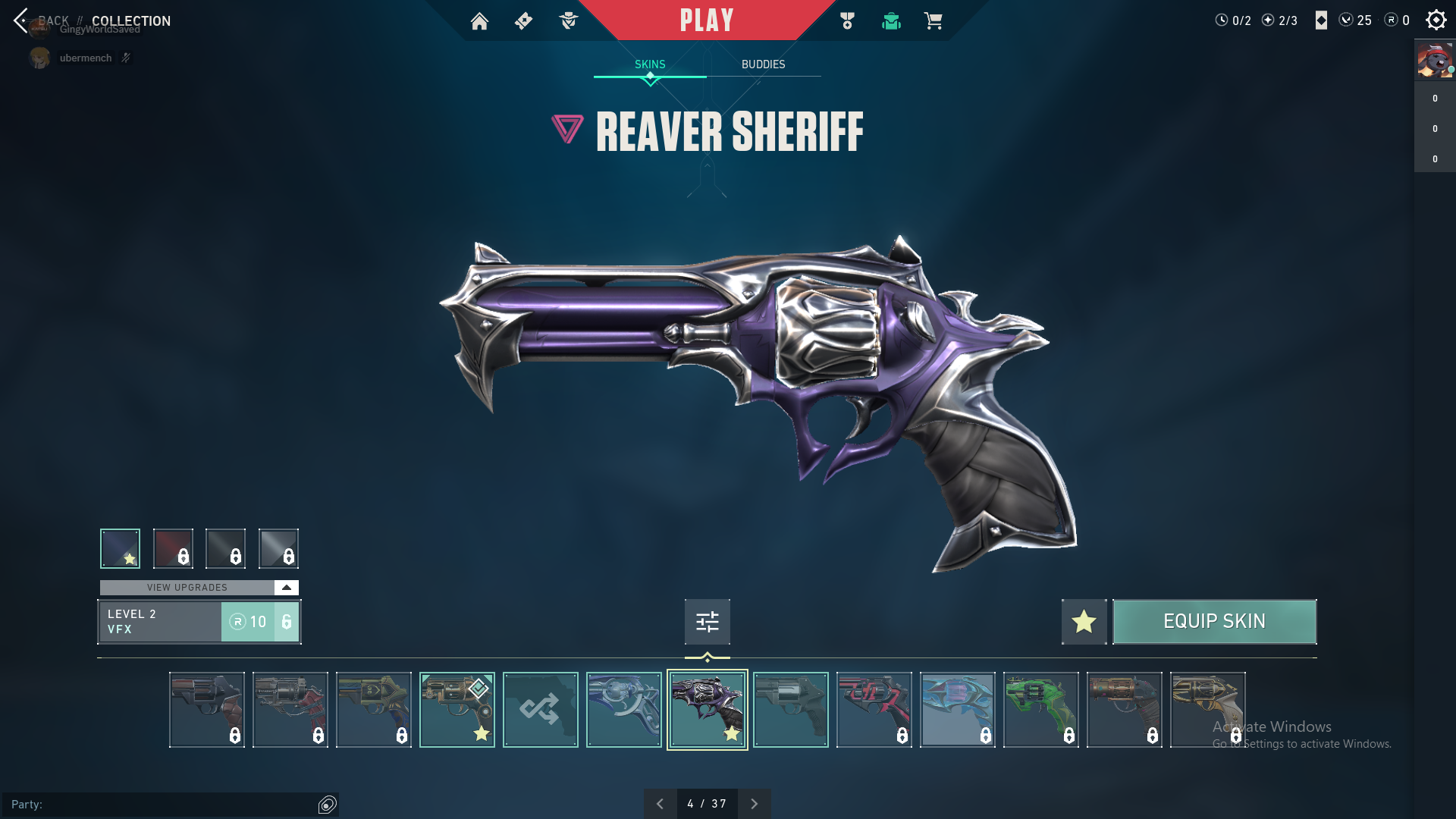Image resolution: width=1456 pixels, height=819 pixels.
Task: Choose the default Sheriff skin thumbnail
Action: coord(790,710)
